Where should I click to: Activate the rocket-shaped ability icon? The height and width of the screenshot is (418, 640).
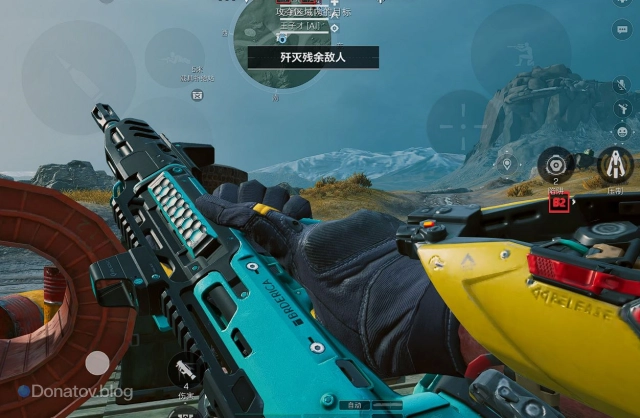coord(614,165)
